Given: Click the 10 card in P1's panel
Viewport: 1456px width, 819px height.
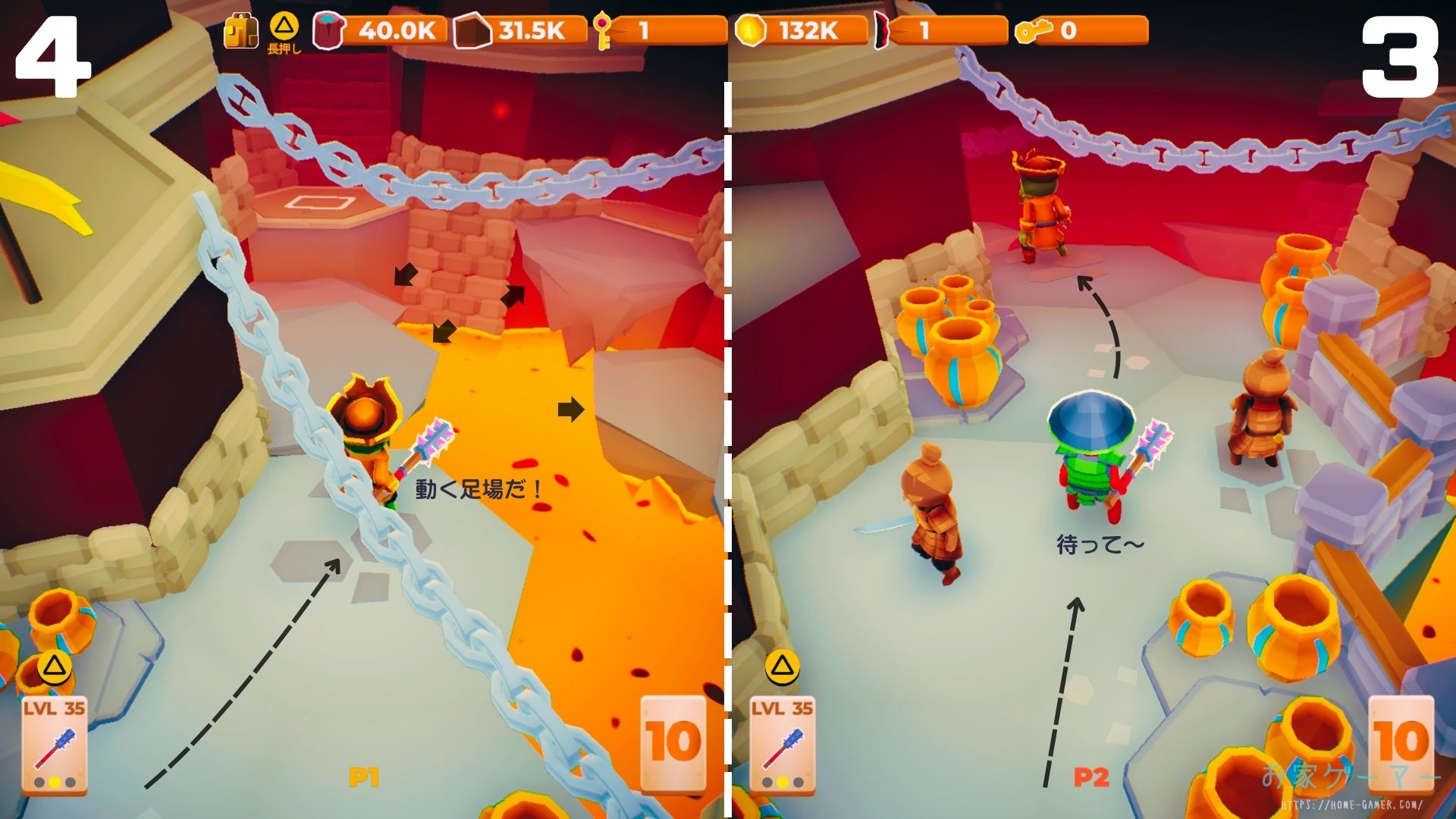Looking at the screenshot, I should click(673, 741).
